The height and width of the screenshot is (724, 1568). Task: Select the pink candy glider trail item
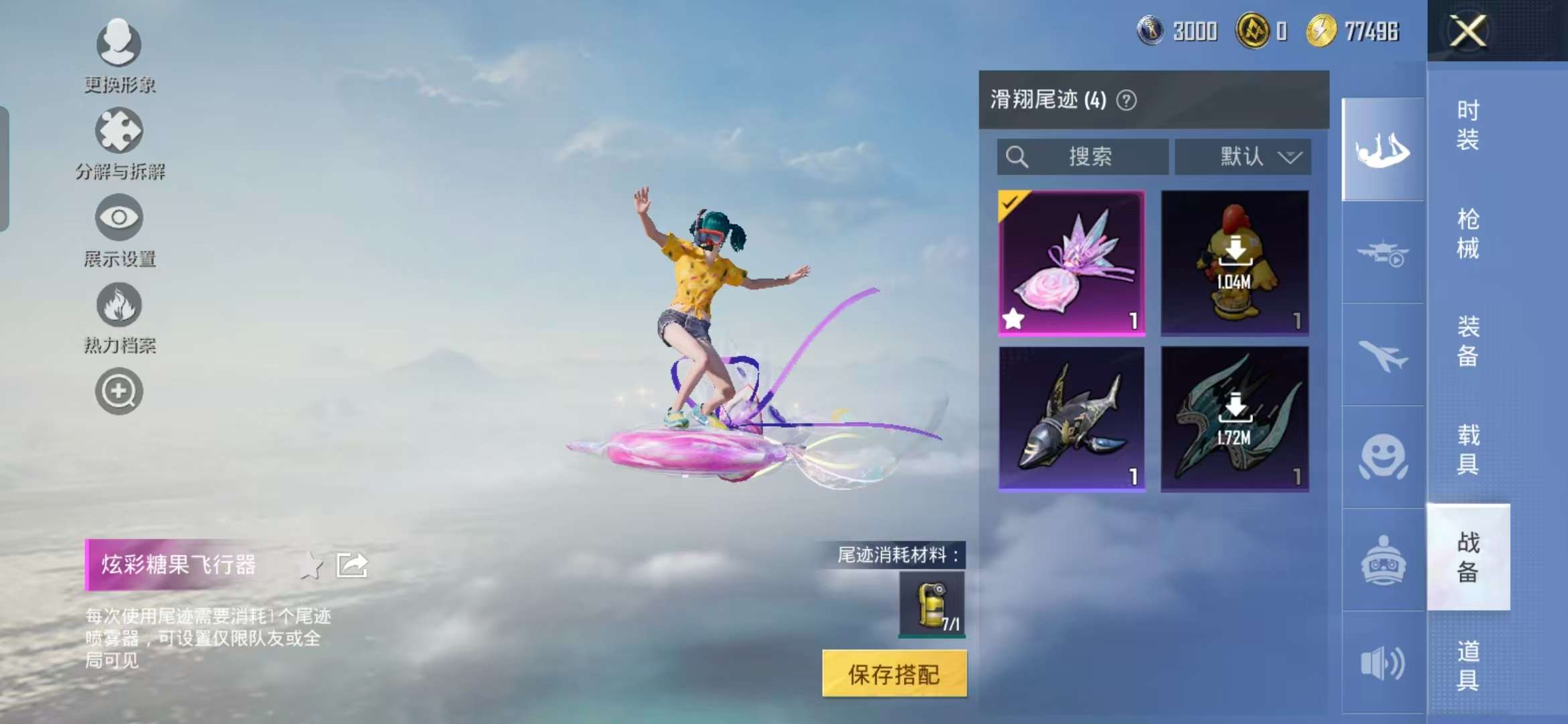pos(1071,263)
